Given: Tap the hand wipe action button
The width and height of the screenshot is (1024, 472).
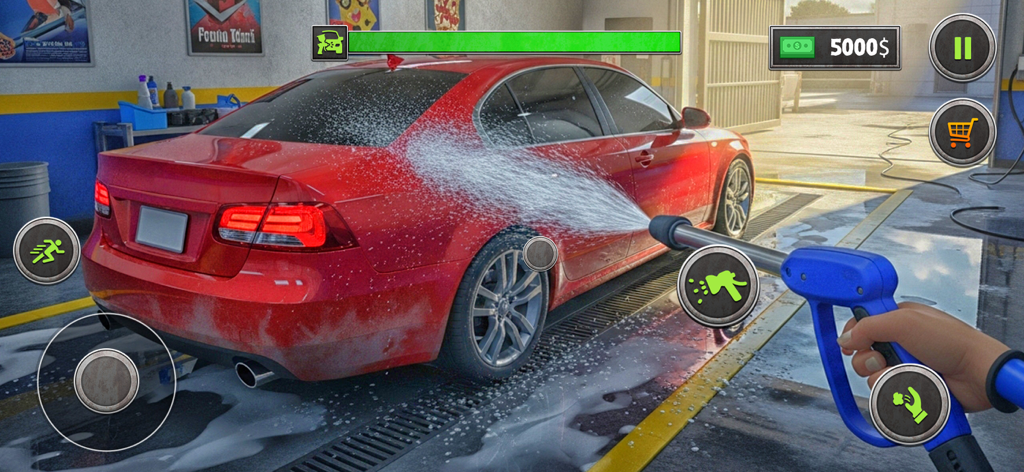Looking at the screenshot, I should click(x=909, y=403).
